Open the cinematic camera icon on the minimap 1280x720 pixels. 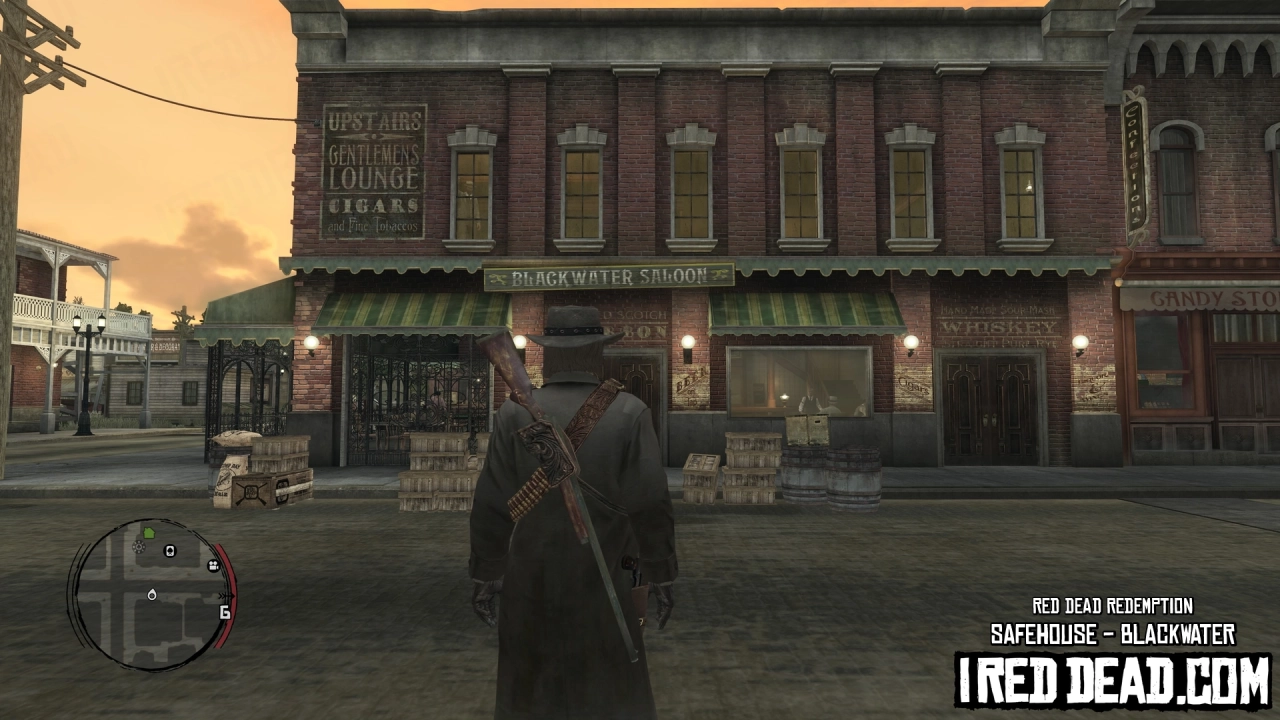pos(214,566)
